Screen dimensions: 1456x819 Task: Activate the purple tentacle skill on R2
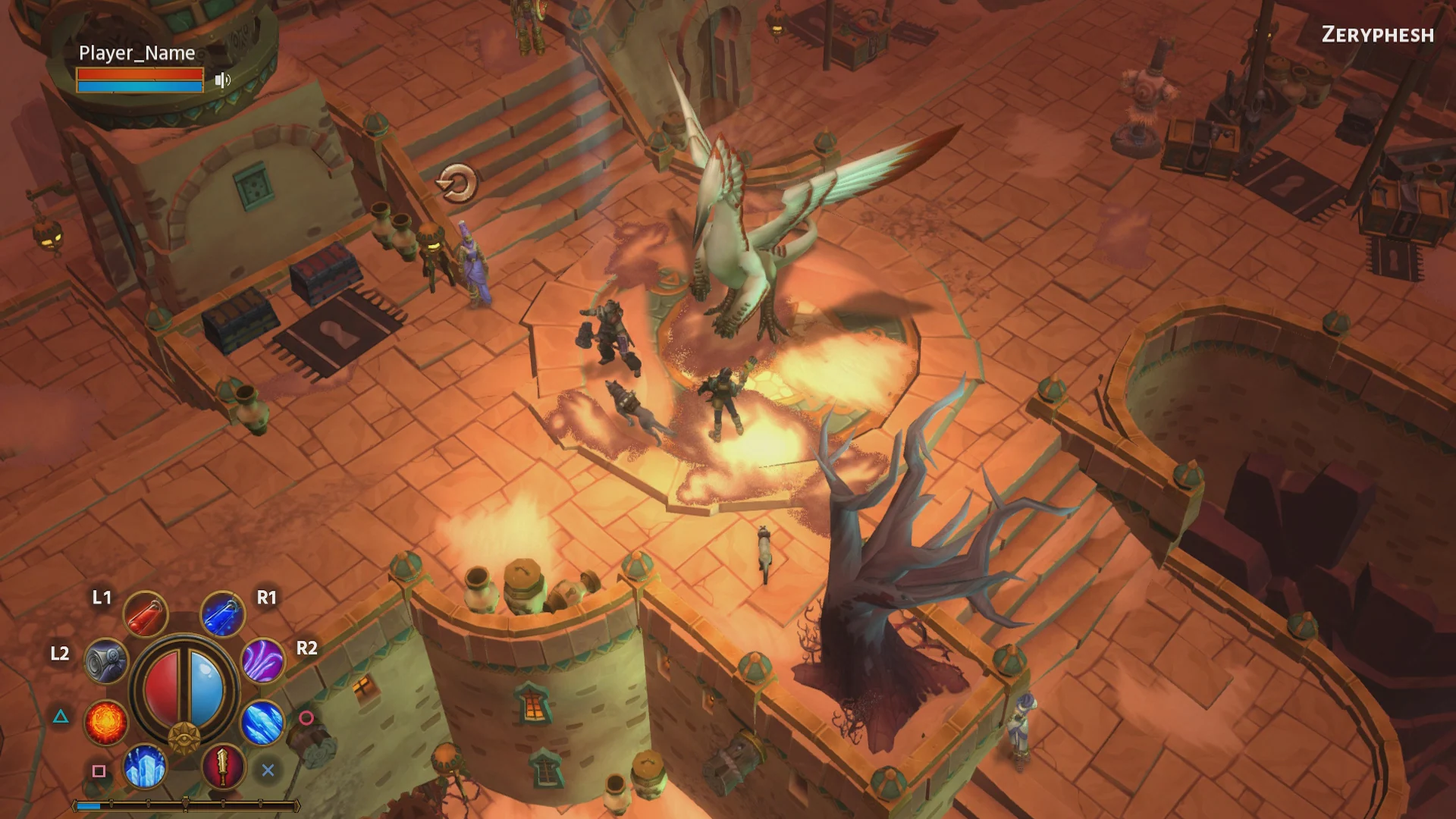[x=263, y=662]
